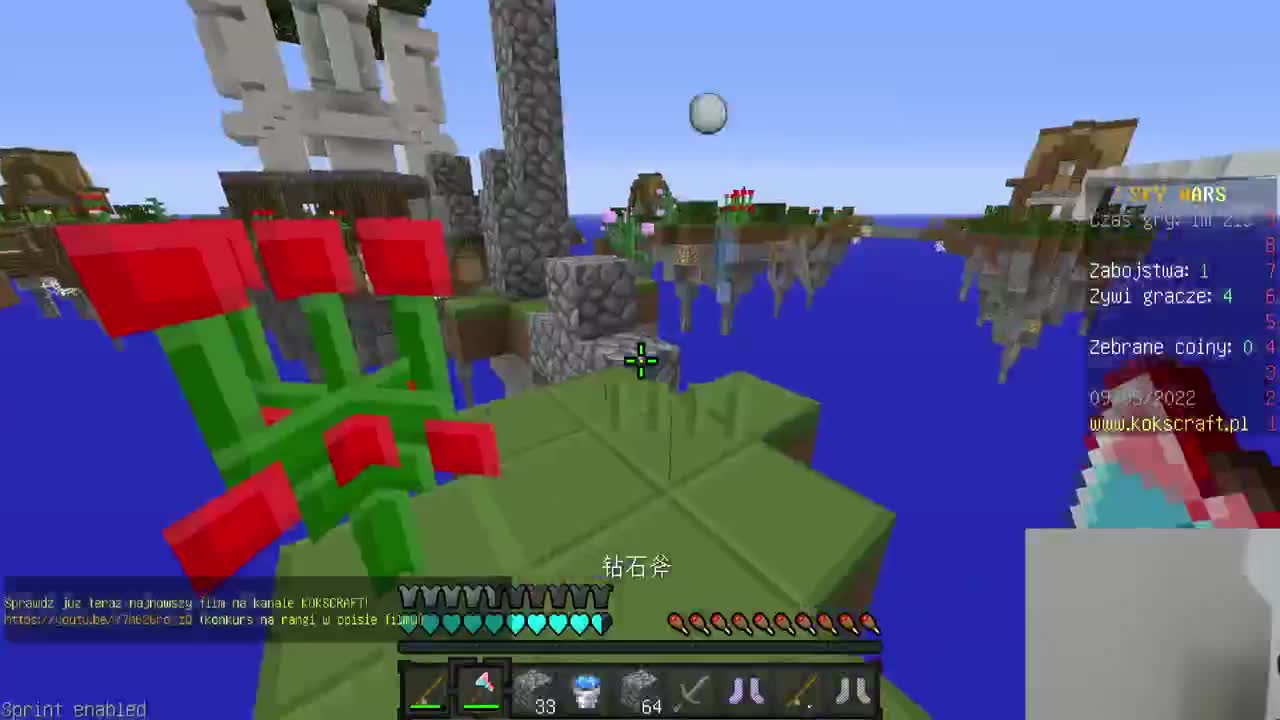Select the stone sword in the hotbar
The image size is (1280, 720).
click(693, 688)
